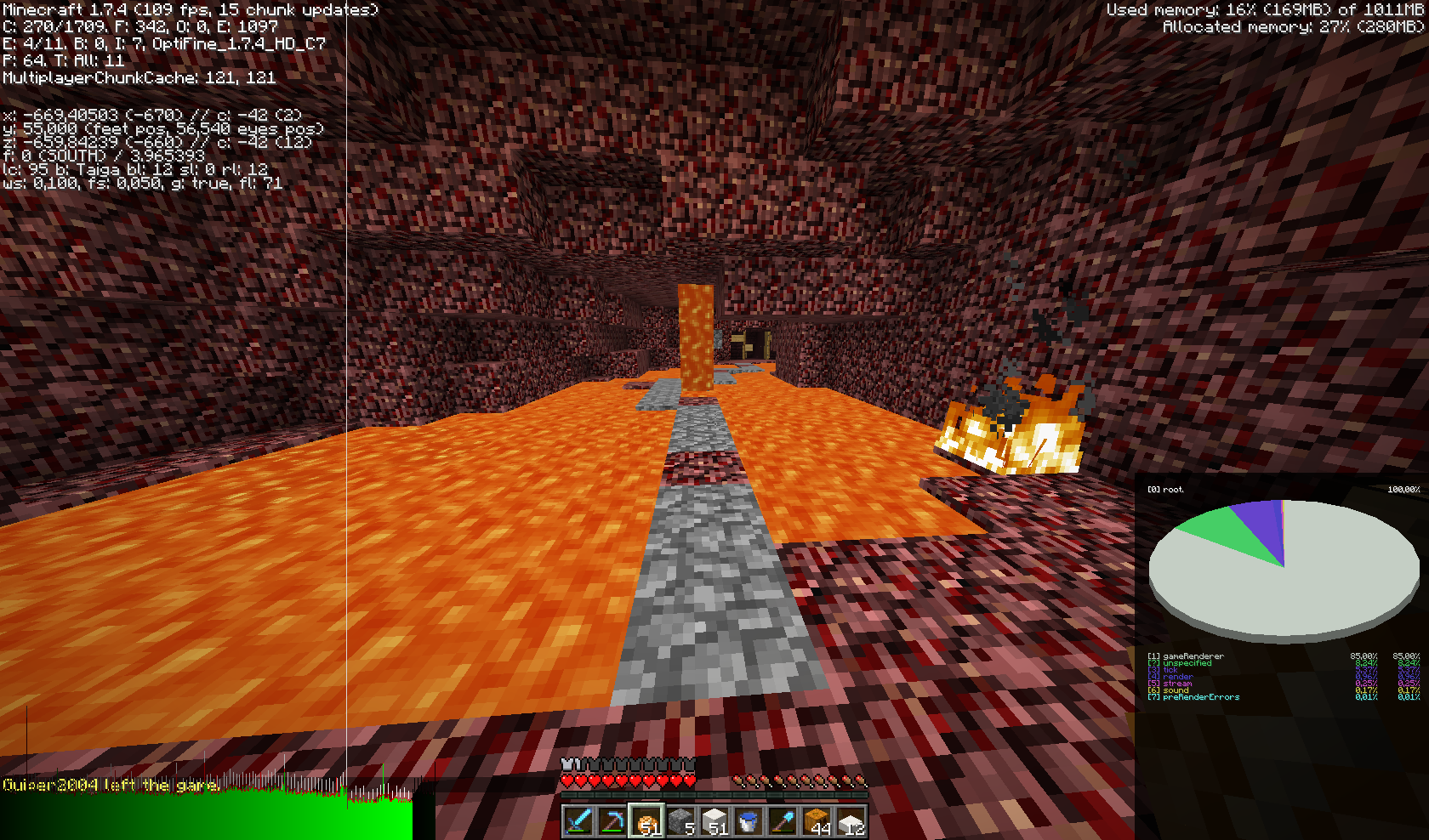The height and width of the screenshot is (840, 1429).
Task: Choose the snow layer stack of 12
Action: pyautogui.click(x=851, y=820)
